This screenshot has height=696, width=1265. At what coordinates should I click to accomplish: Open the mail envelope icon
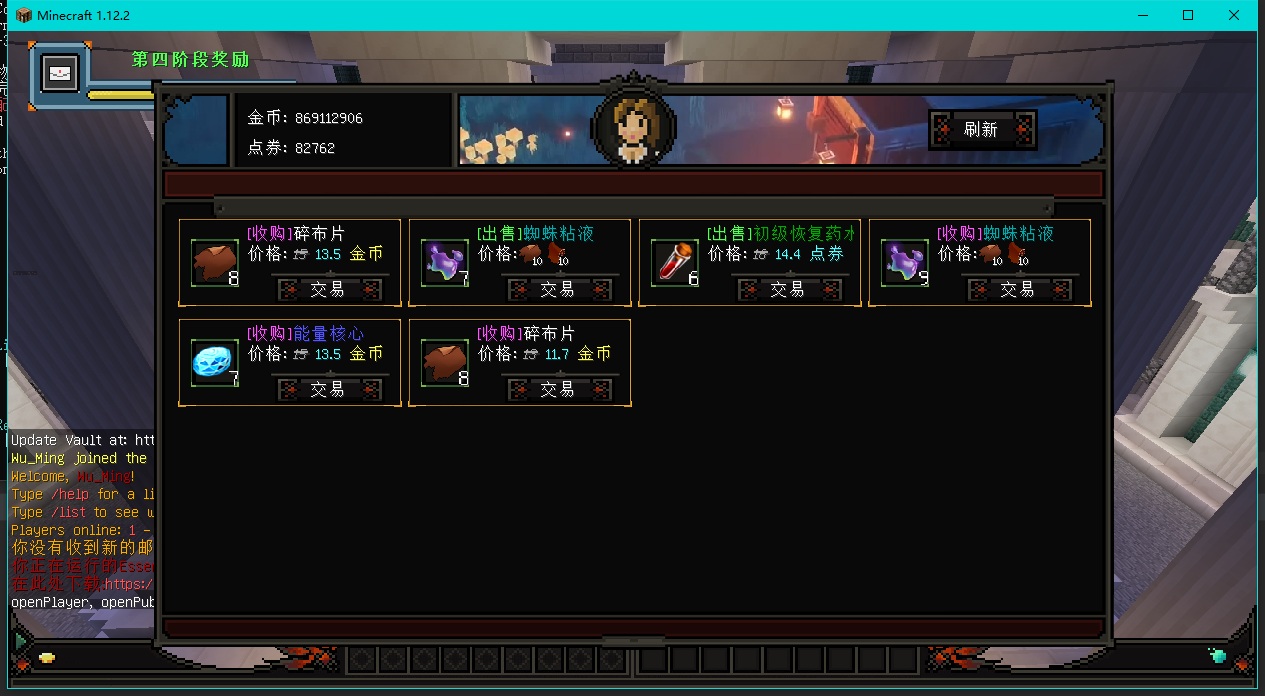tap(59, 73)
